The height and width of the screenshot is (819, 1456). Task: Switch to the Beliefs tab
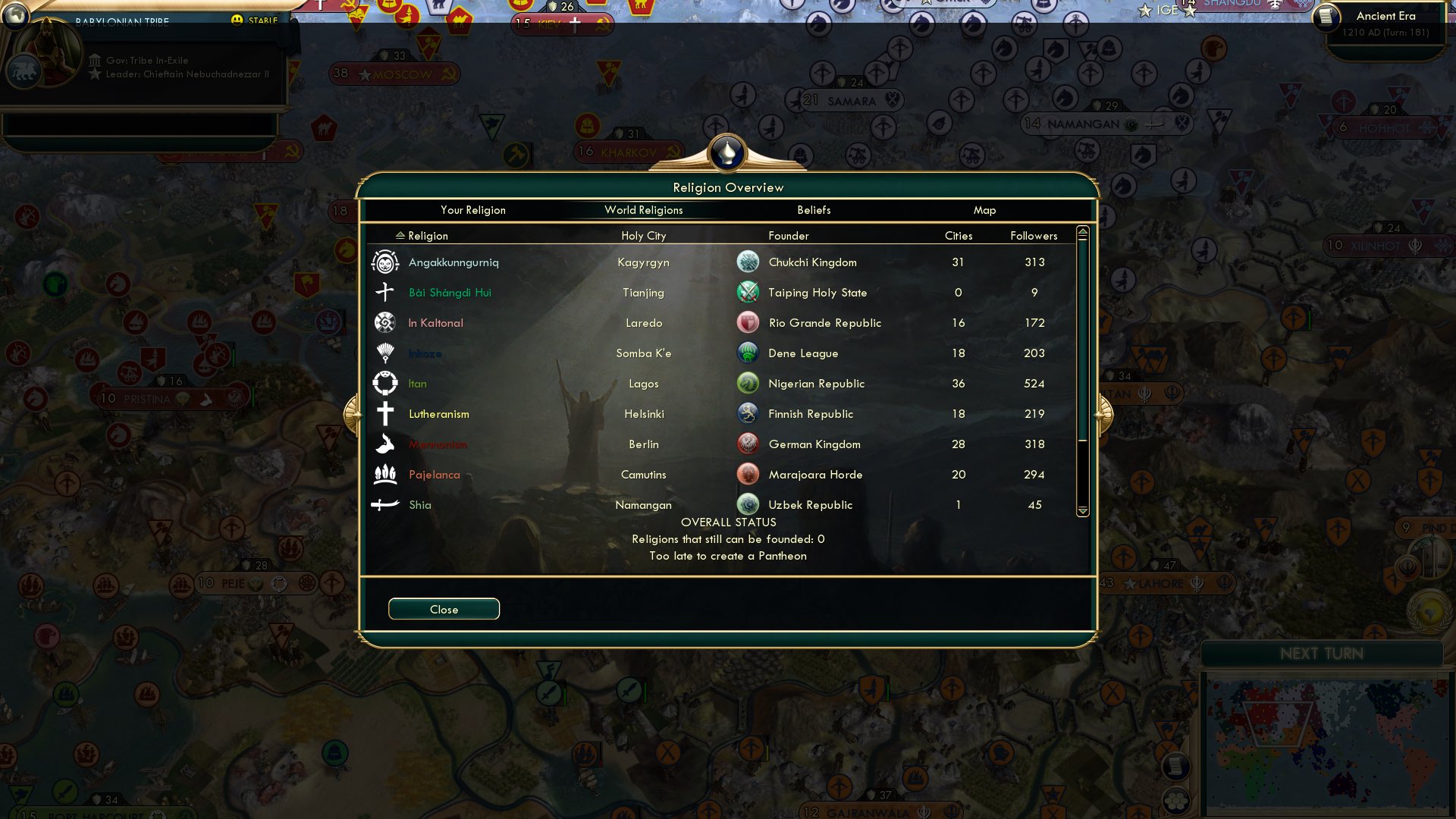tap(814, 210)
